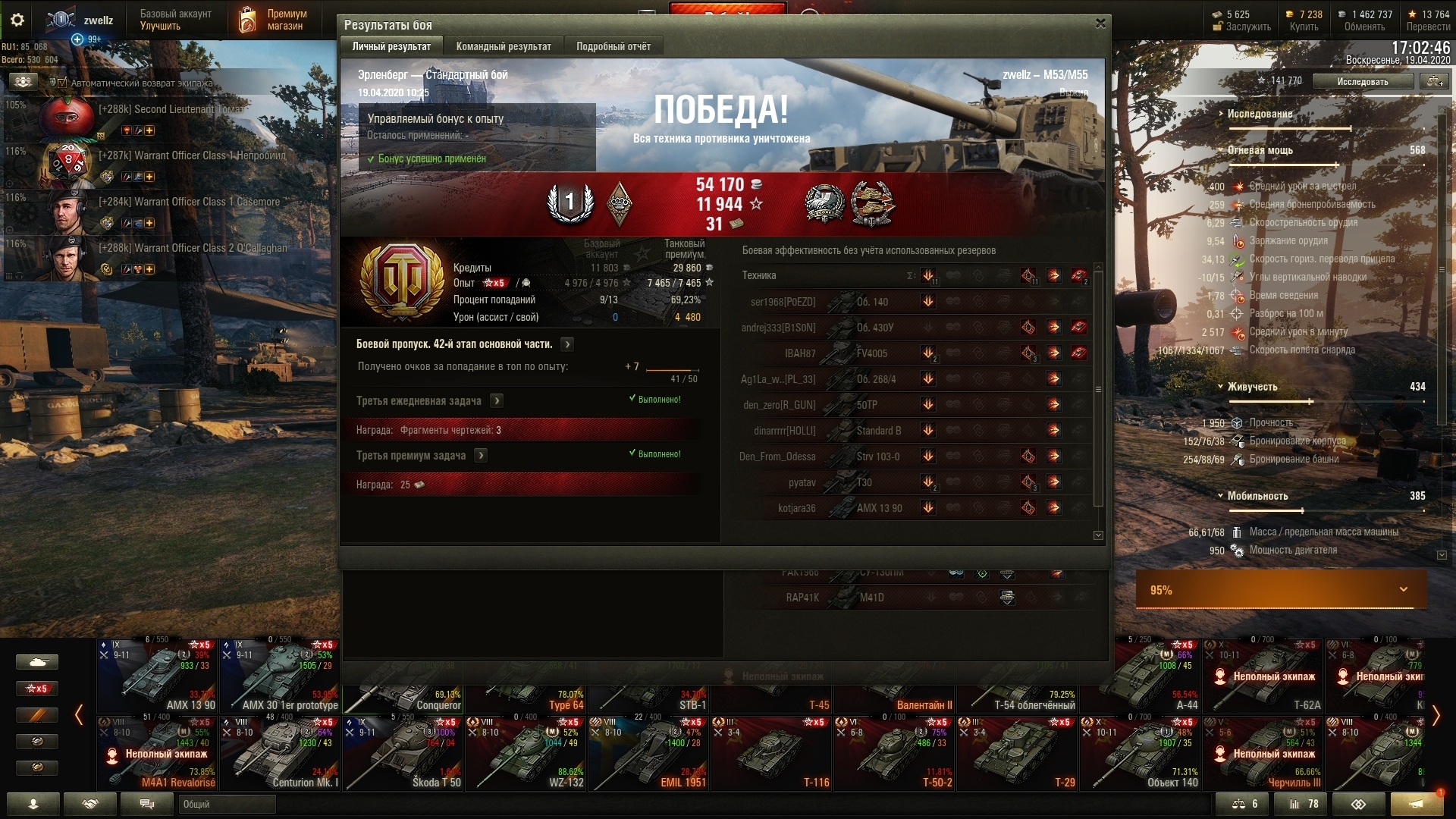The height and width of the screenshot is (819, 1456).
Task: Choose the Centurion Mk. I tank
Action: [280, 753]
